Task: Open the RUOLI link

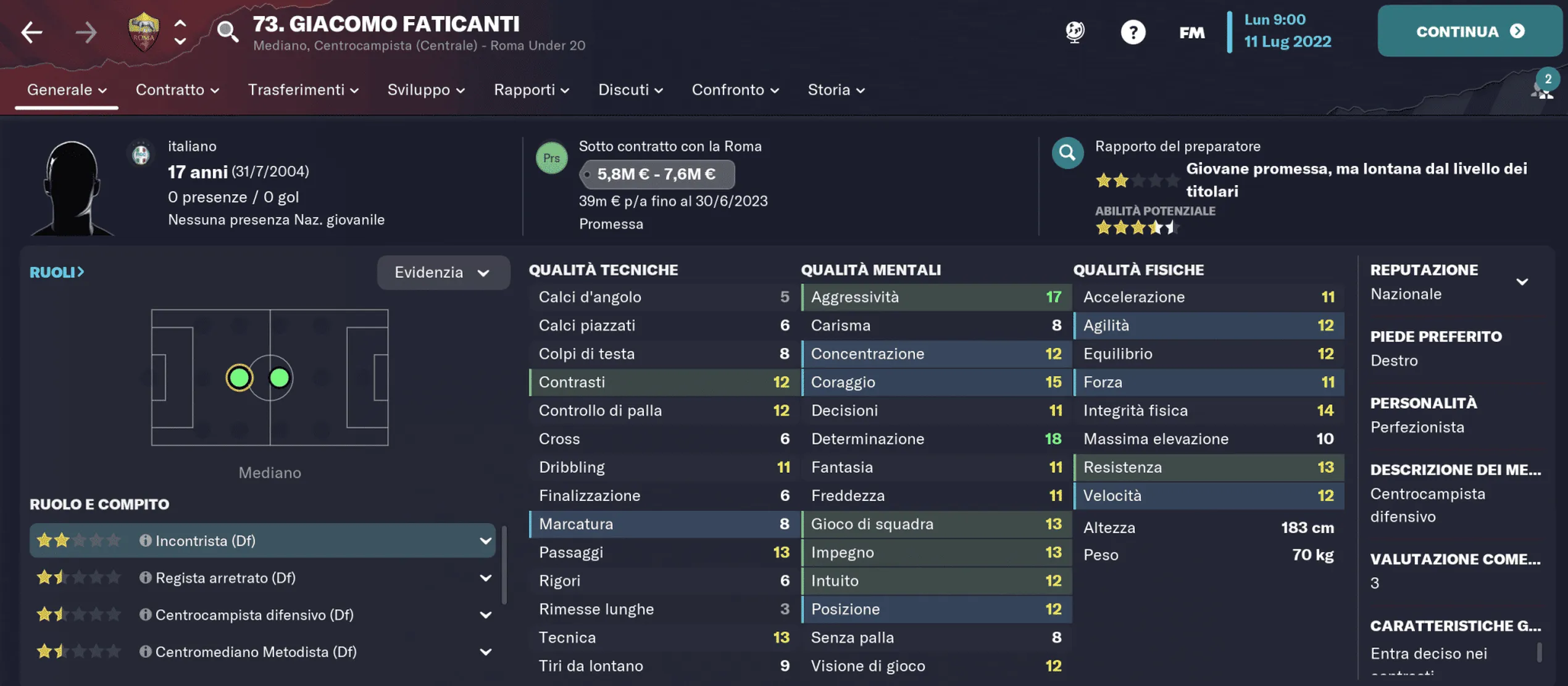Action: point(57,271)
